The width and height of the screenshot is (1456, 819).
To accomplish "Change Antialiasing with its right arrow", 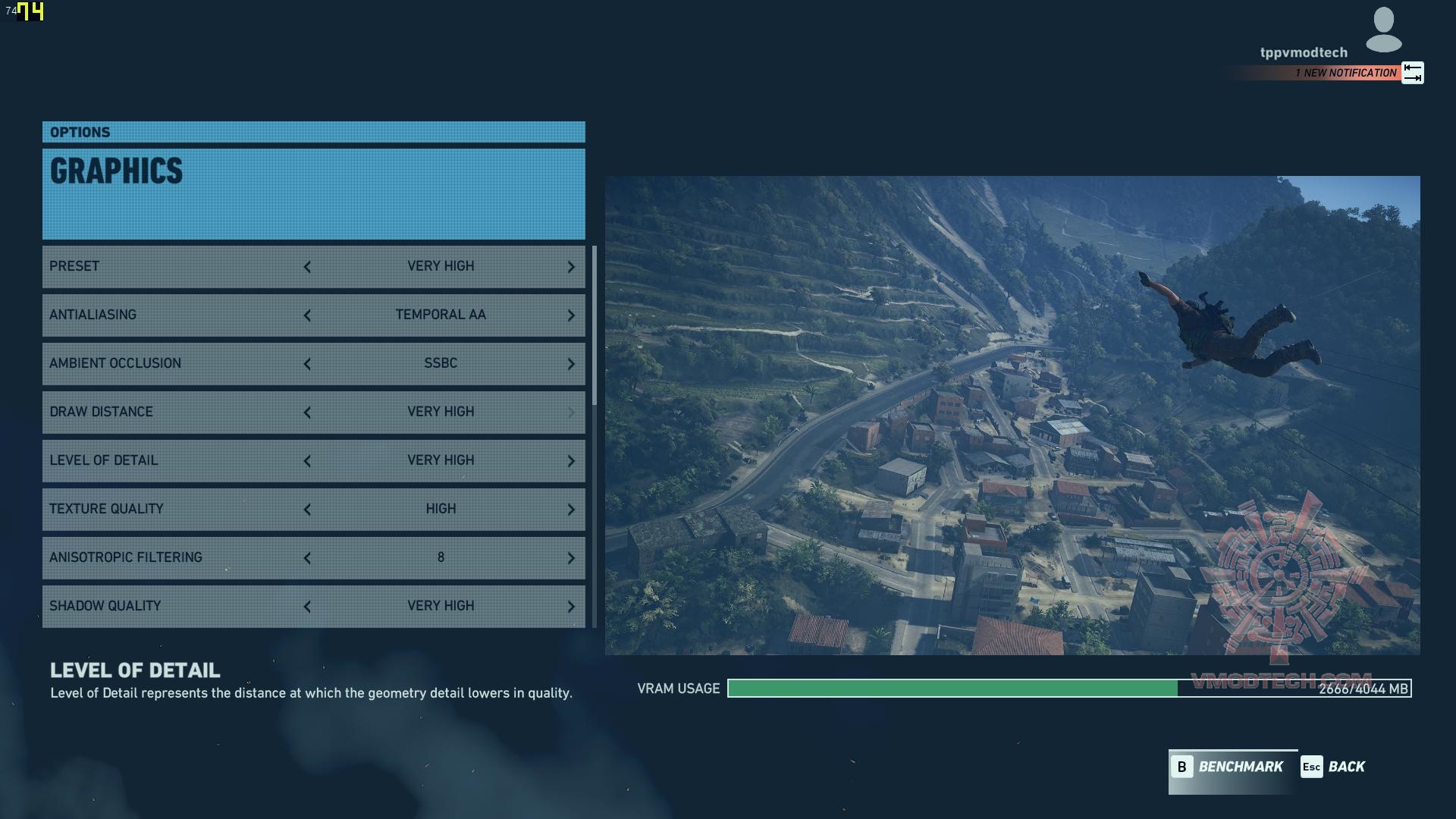I will (x=571, y=315).
